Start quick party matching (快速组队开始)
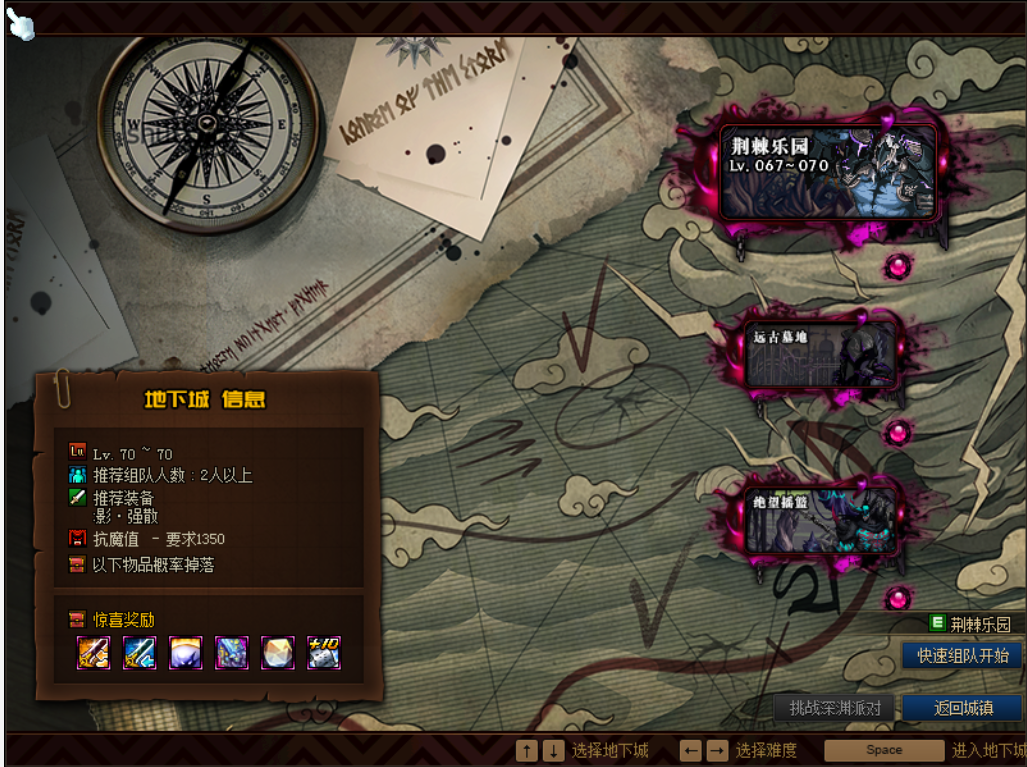This screenshot has width=1027, height=767. pyautogui.click(x=961, y=656)
